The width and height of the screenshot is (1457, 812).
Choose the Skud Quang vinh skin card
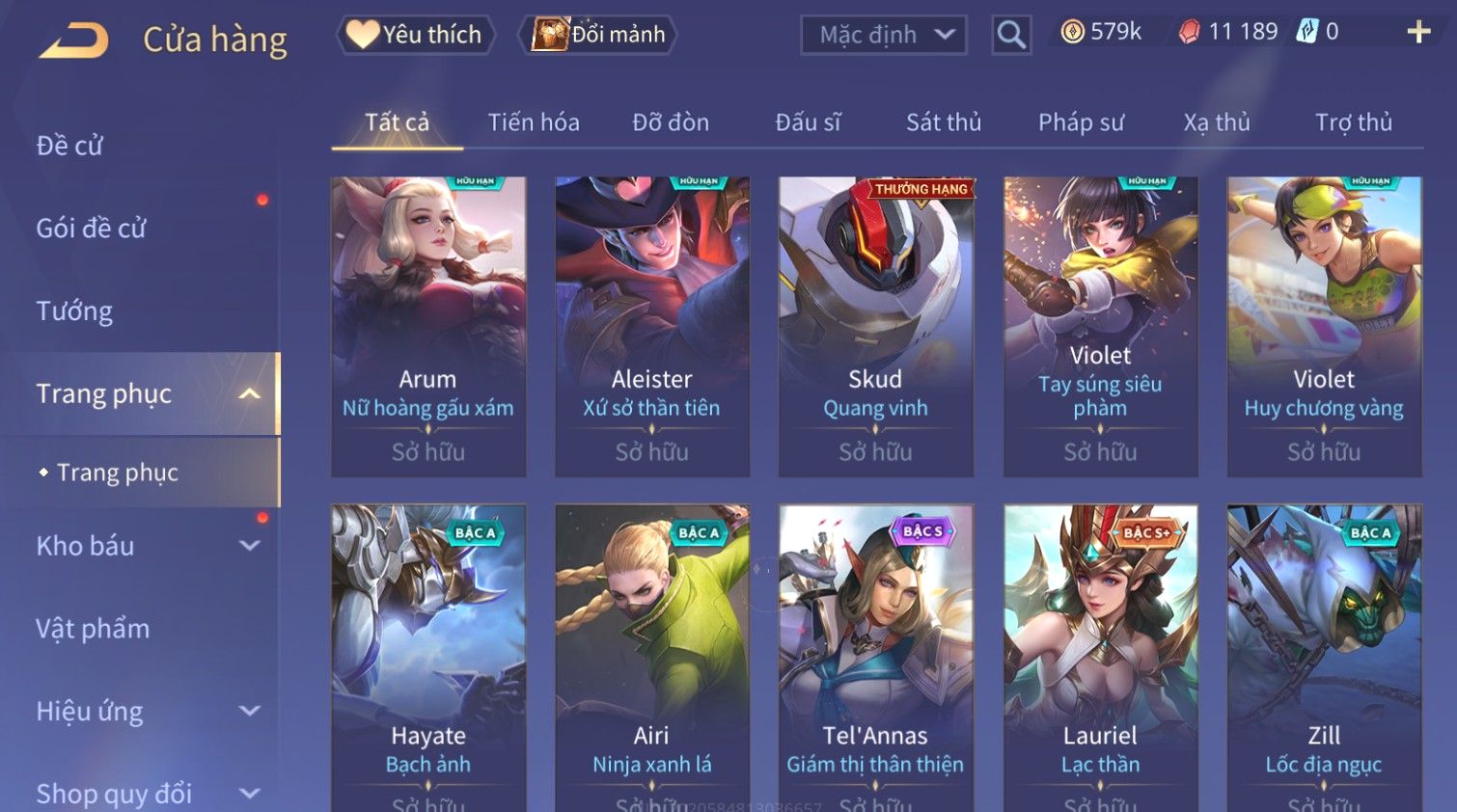pos(875,326)
